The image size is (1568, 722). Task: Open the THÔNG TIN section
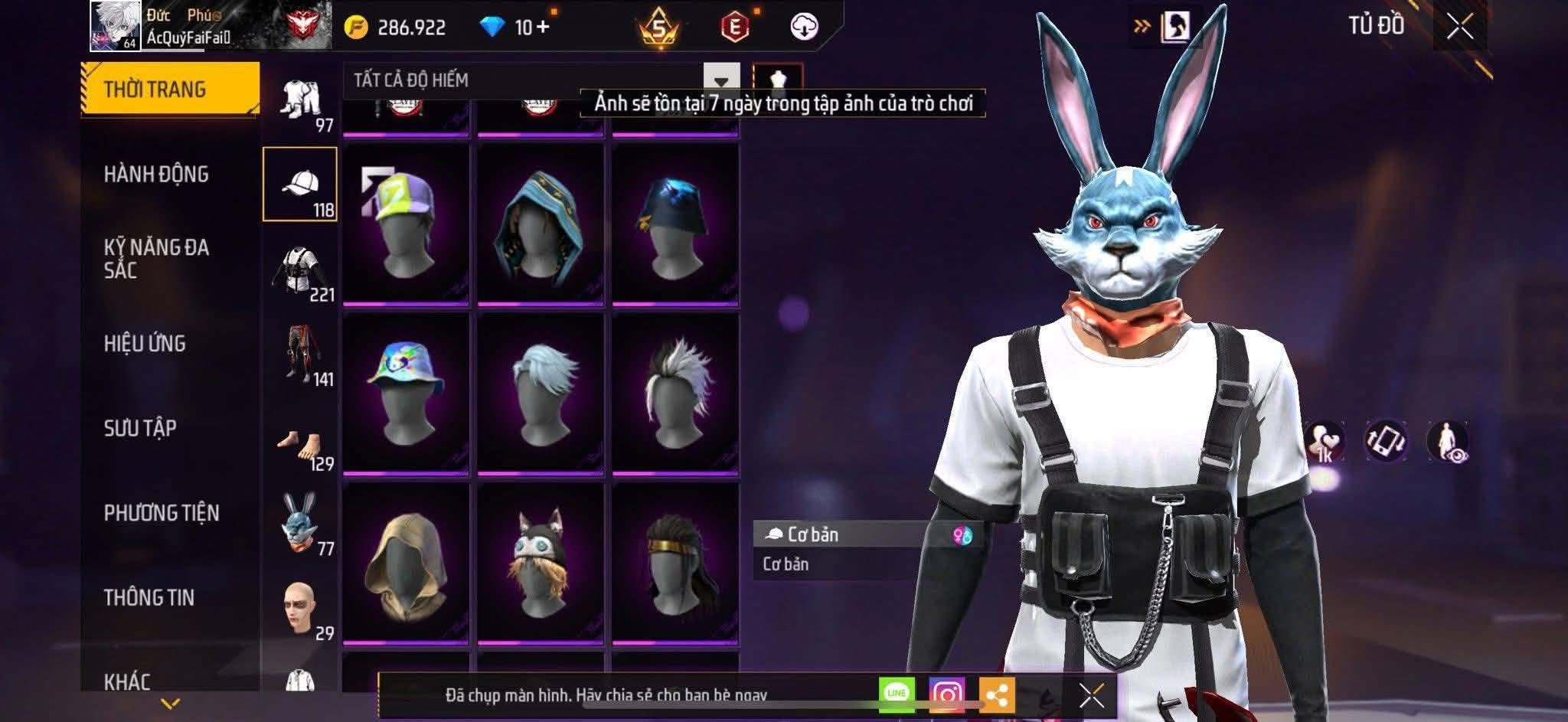(x=149, y=597)
